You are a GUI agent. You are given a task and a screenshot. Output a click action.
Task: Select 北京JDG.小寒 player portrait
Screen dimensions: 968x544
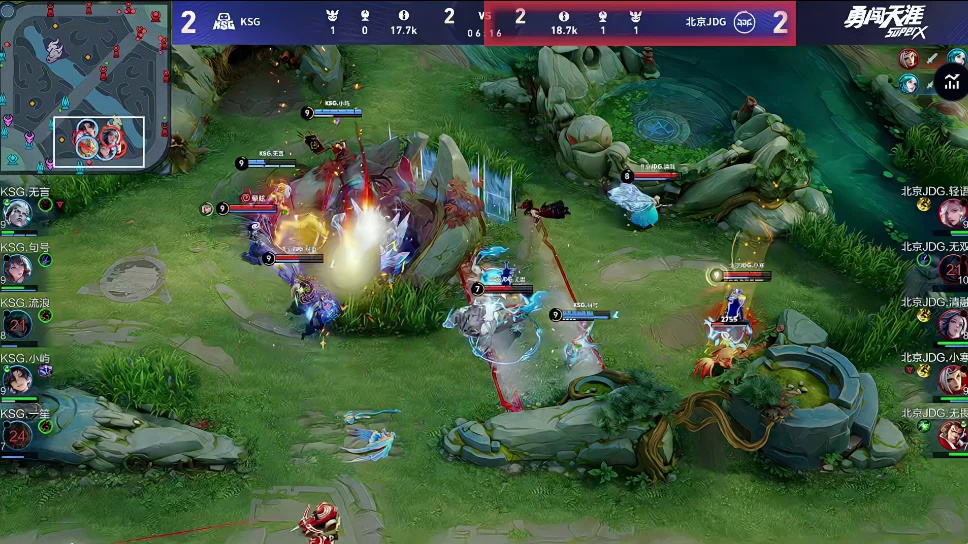tap(951, 380)
